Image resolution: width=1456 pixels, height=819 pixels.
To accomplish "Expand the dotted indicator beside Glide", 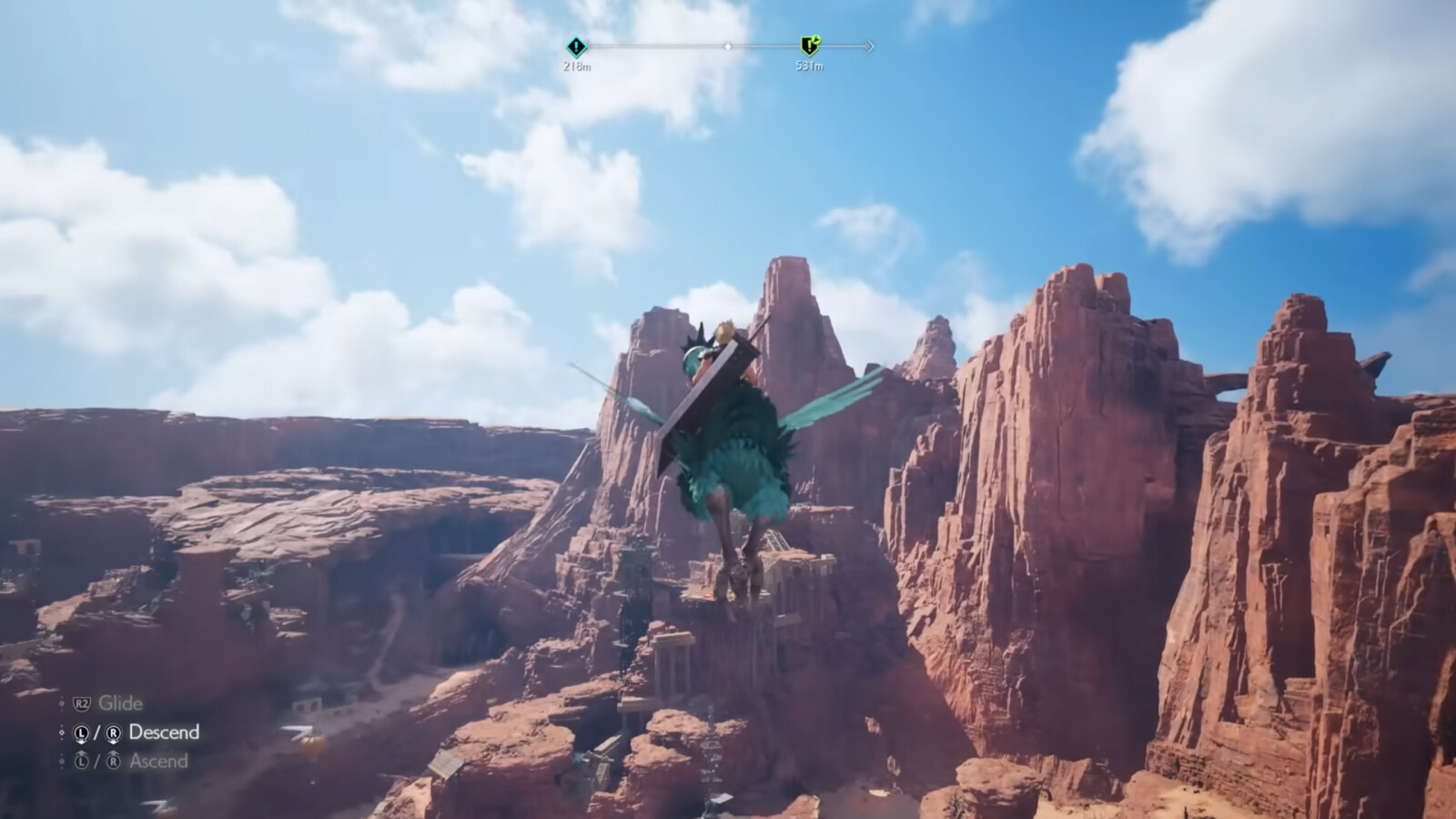I will coord(62,703).
